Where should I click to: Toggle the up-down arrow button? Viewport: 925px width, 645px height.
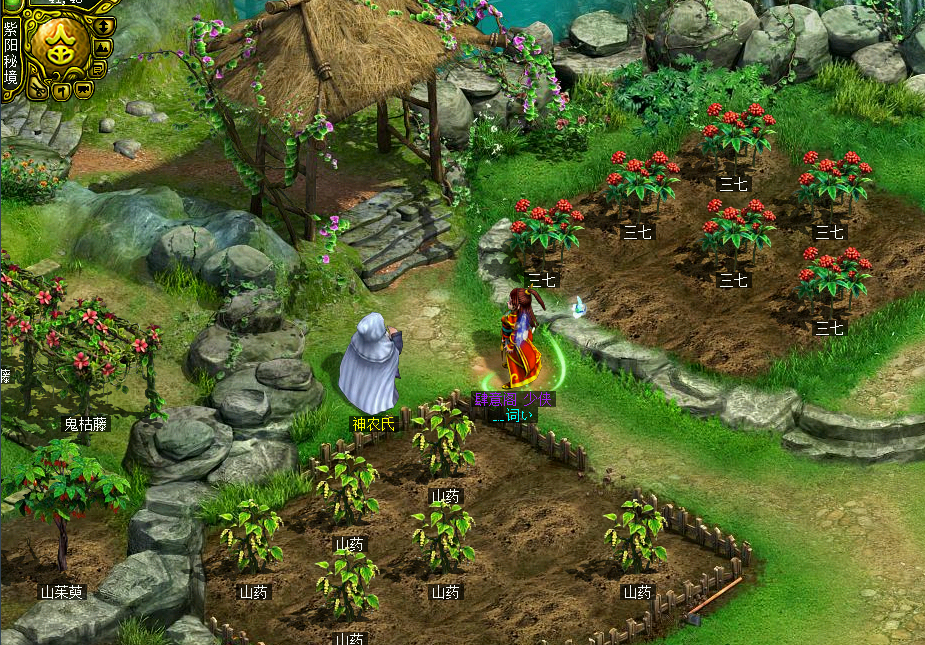click(x=102, y=25)
